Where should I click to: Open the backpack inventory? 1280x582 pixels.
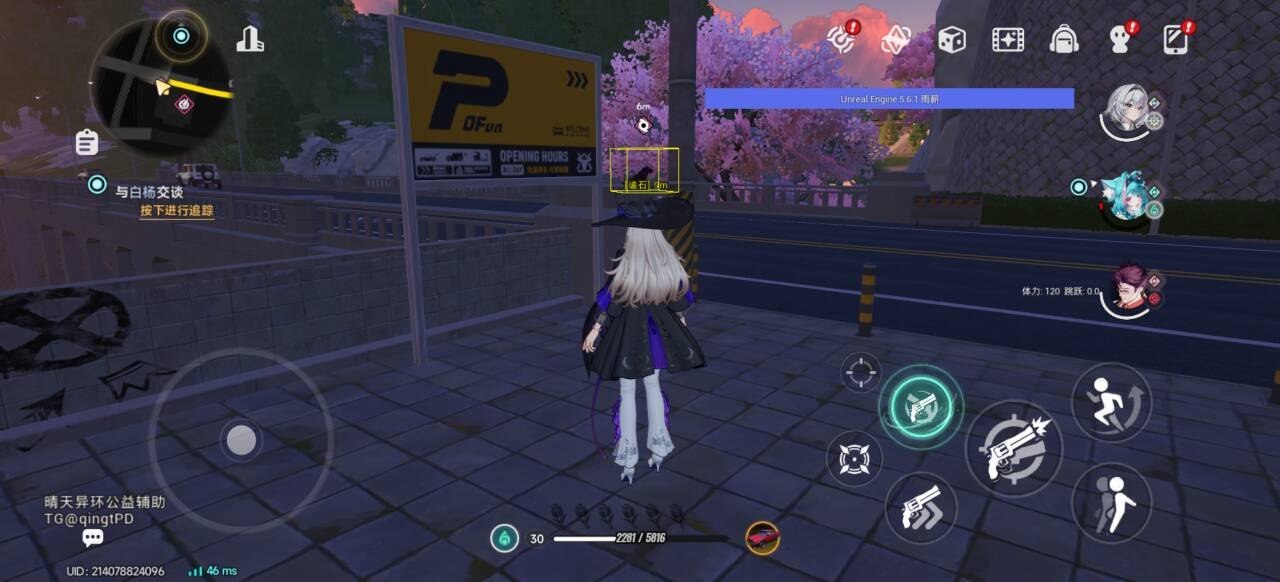point(1064,40)
